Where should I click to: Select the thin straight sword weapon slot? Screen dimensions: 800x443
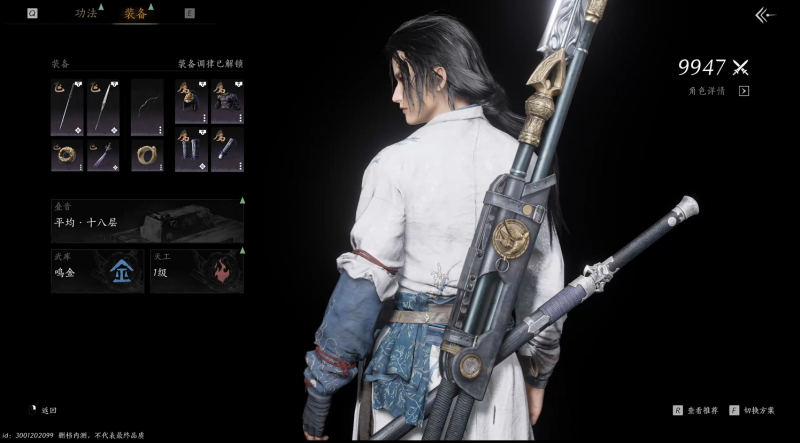coord(67,108)
